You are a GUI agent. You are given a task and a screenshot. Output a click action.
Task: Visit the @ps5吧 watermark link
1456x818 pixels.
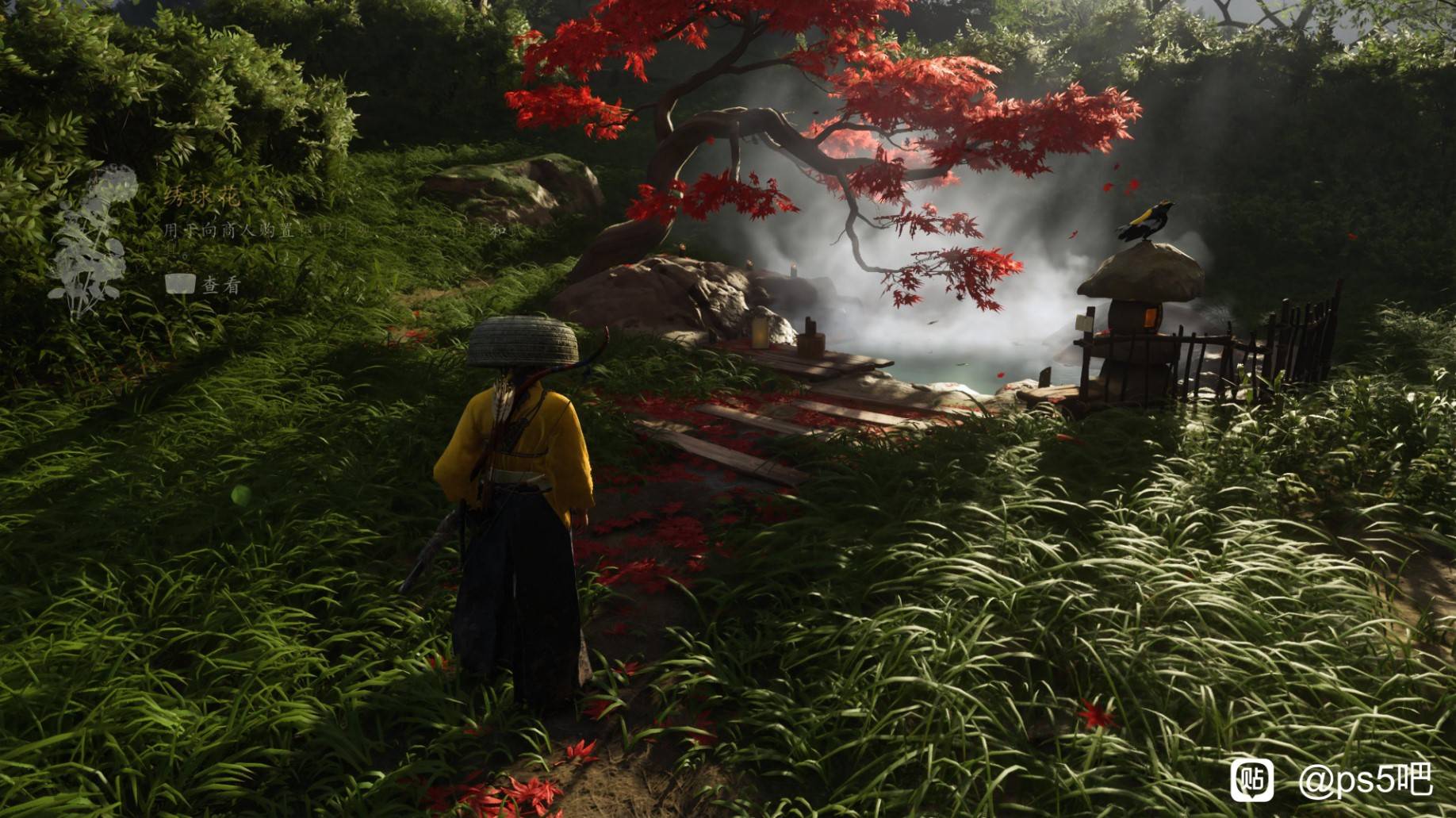pos(1365,781)
